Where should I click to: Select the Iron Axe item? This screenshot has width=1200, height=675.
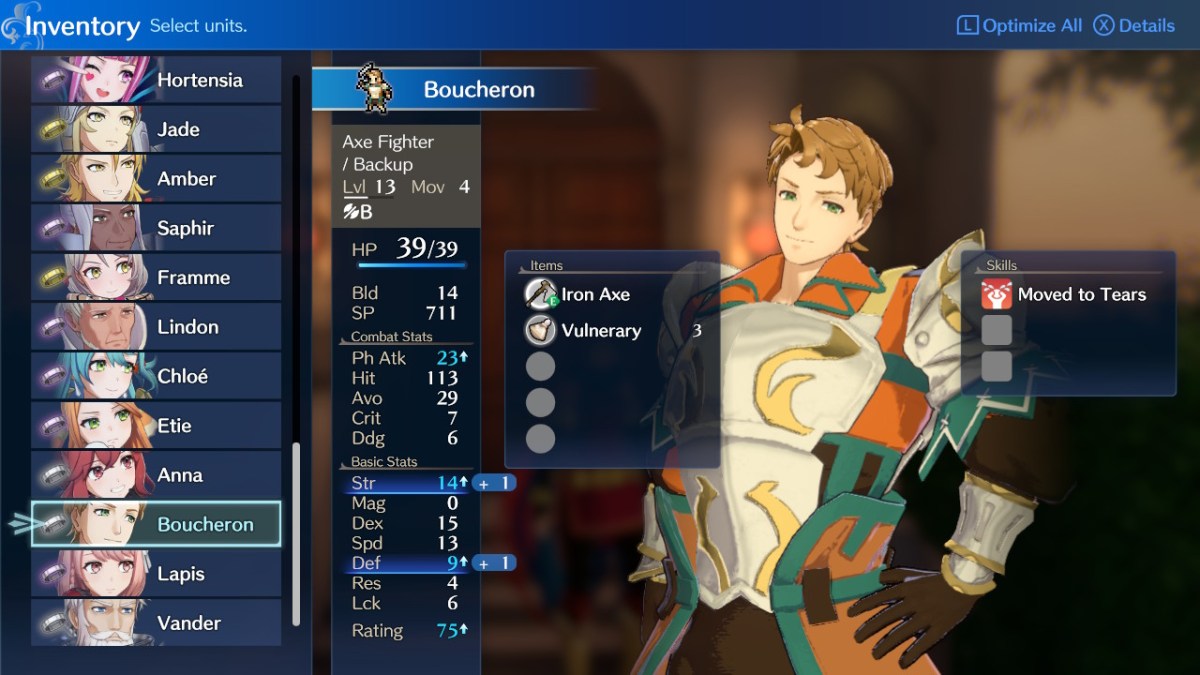595,294
